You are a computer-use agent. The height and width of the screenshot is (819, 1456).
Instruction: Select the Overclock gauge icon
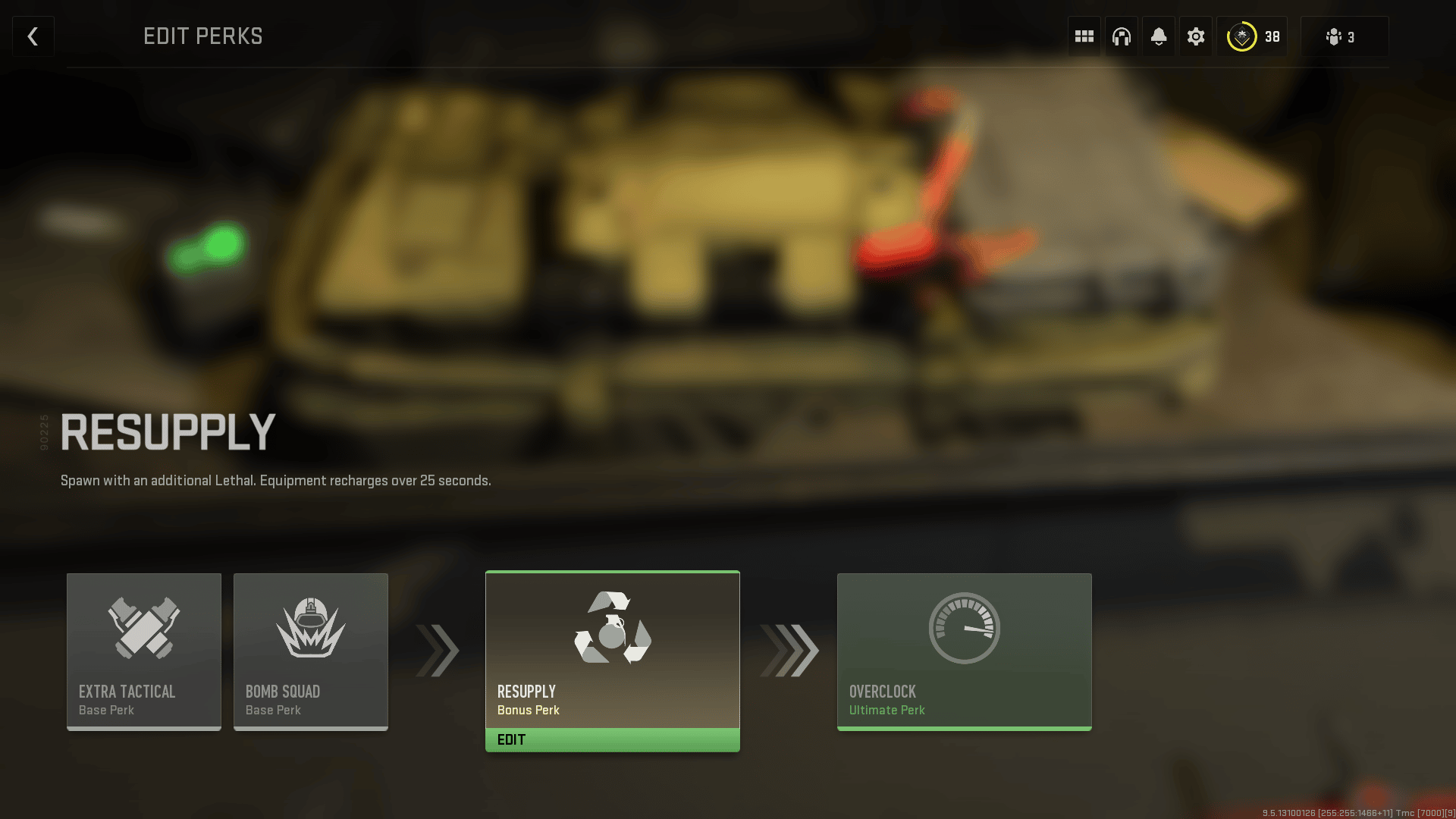963,627
